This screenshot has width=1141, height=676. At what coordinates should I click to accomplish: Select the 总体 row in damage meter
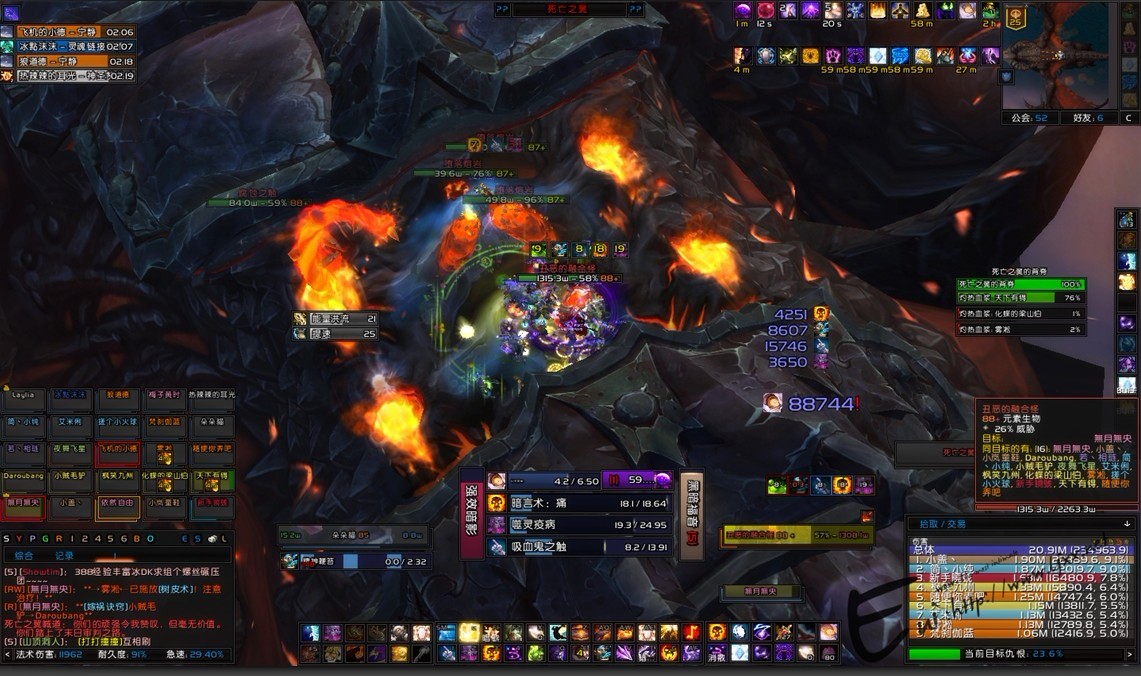pyautogui.click(x=1020, y=550)
